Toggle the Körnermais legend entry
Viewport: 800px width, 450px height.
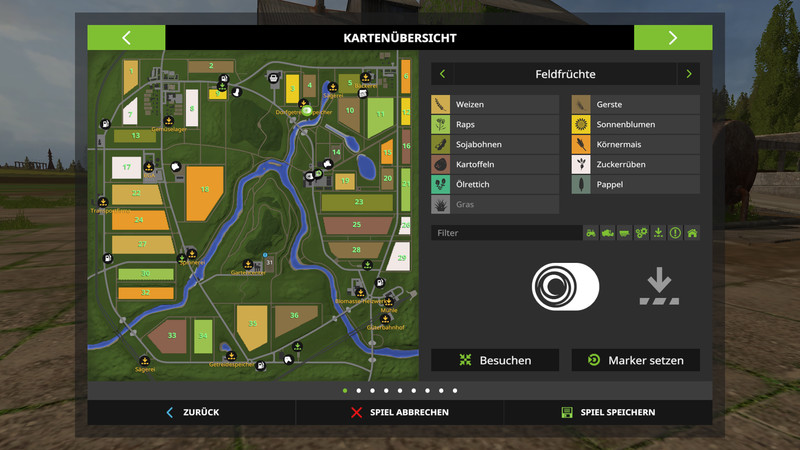(635, 144)
